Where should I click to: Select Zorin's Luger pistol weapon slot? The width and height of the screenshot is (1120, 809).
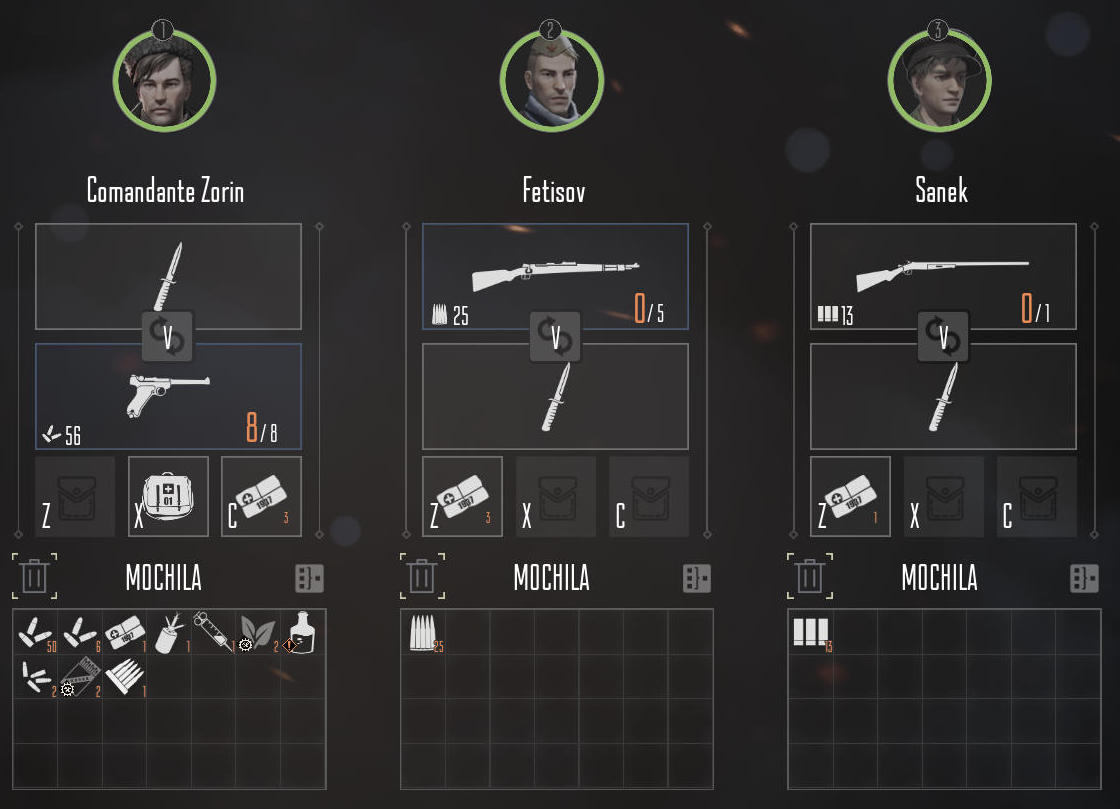[168, 397]
